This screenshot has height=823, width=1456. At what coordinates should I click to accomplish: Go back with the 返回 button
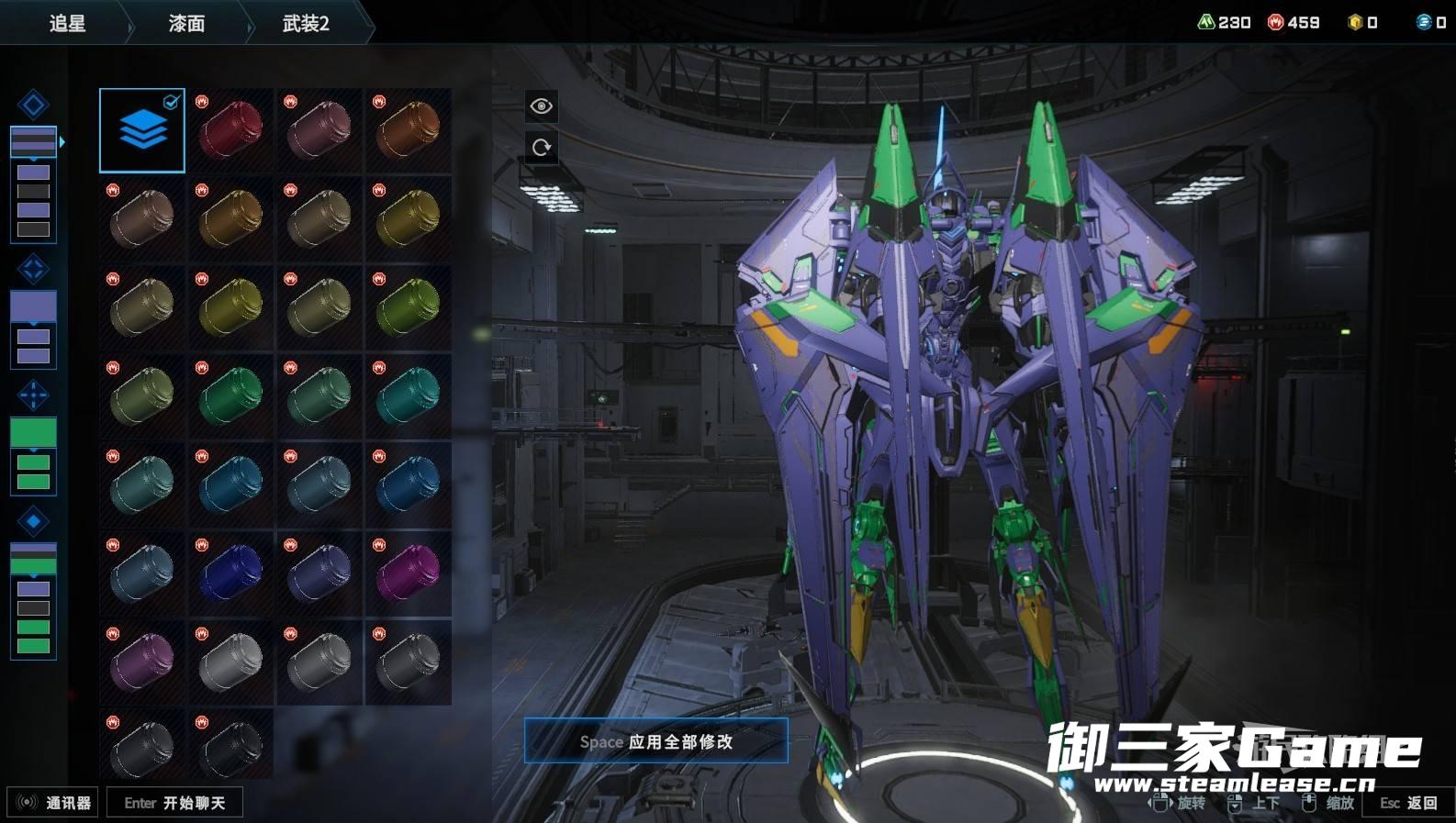click(x=1409, y=803)
